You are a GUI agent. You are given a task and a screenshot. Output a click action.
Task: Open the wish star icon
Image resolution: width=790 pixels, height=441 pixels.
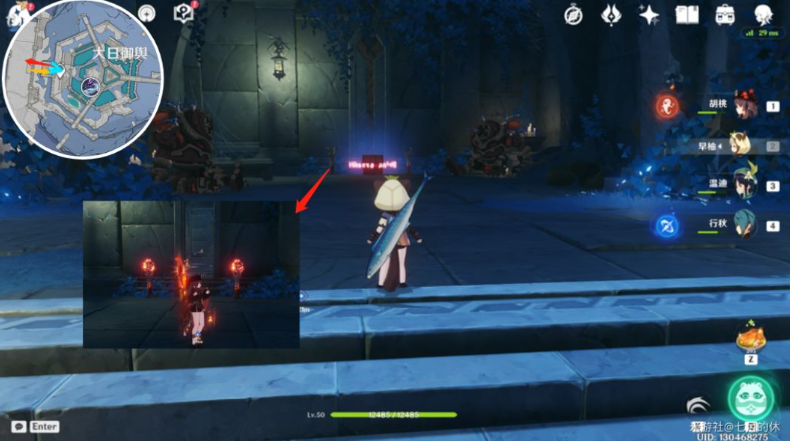649,15
